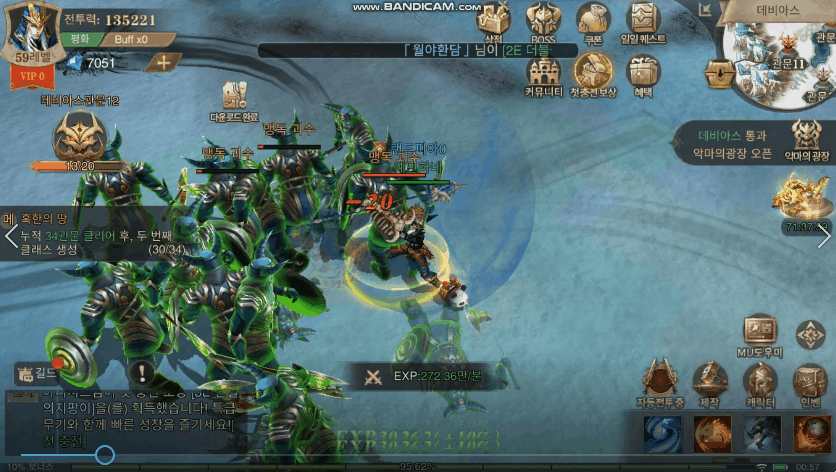Open the inventory (인벤) bag

[x=808, y=382]
